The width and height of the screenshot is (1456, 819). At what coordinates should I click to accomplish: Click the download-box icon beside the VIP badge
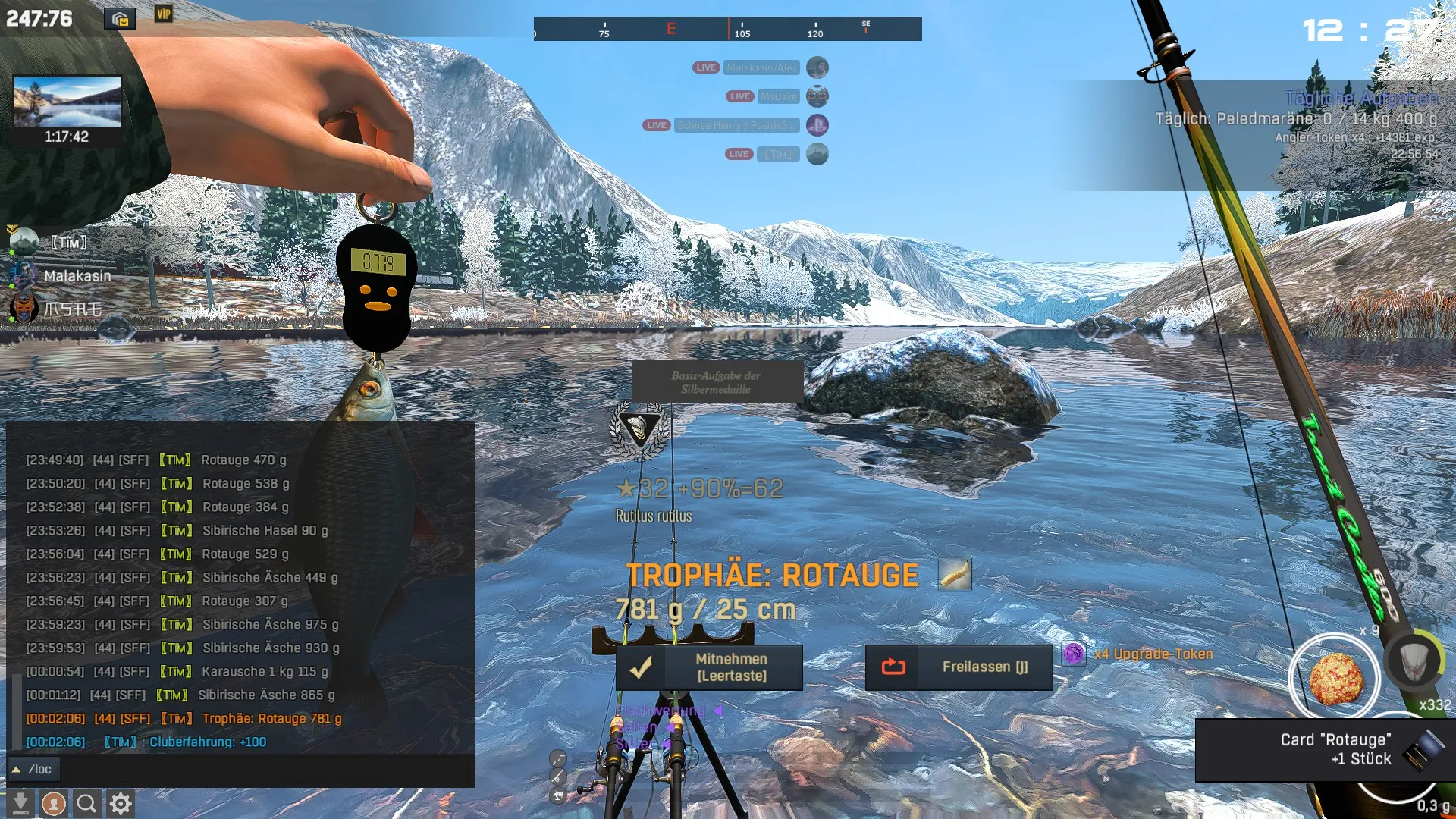click(x=120, y=19)
